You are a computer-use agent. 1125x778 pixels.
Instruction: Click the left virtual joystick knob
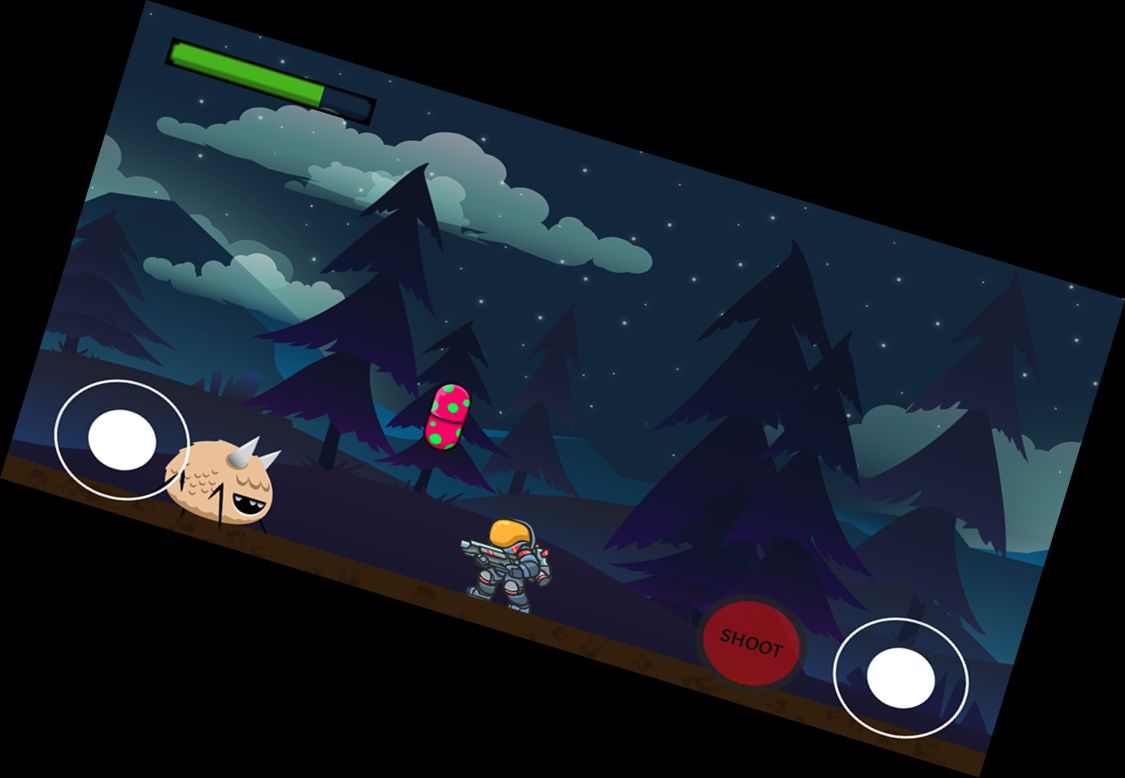[122, 440]
